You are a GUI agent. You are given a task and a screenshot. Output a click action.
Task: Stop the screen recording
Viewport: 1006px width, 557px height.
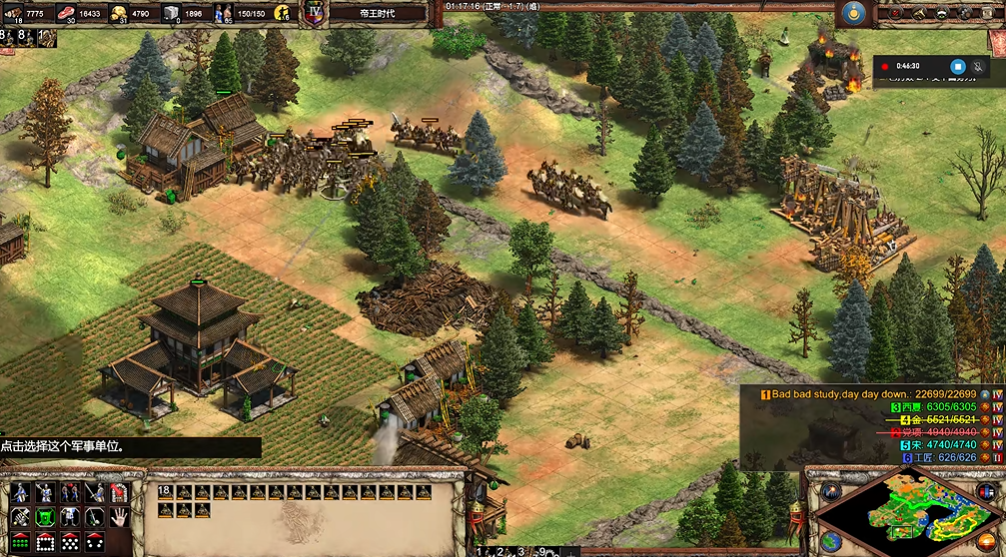(x=957, y=66)
